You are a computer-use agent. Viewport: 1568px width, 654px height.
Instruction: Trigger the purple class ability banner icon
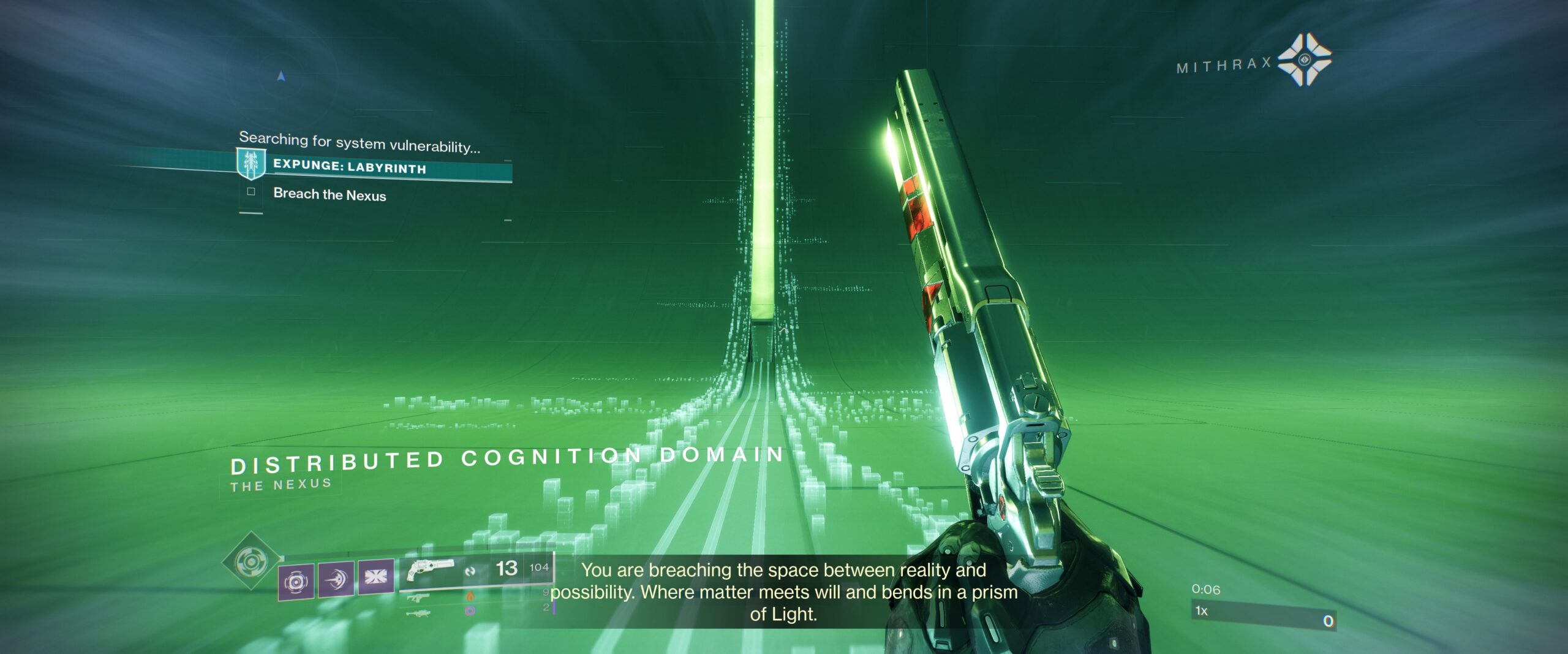[x=375, y=577]
